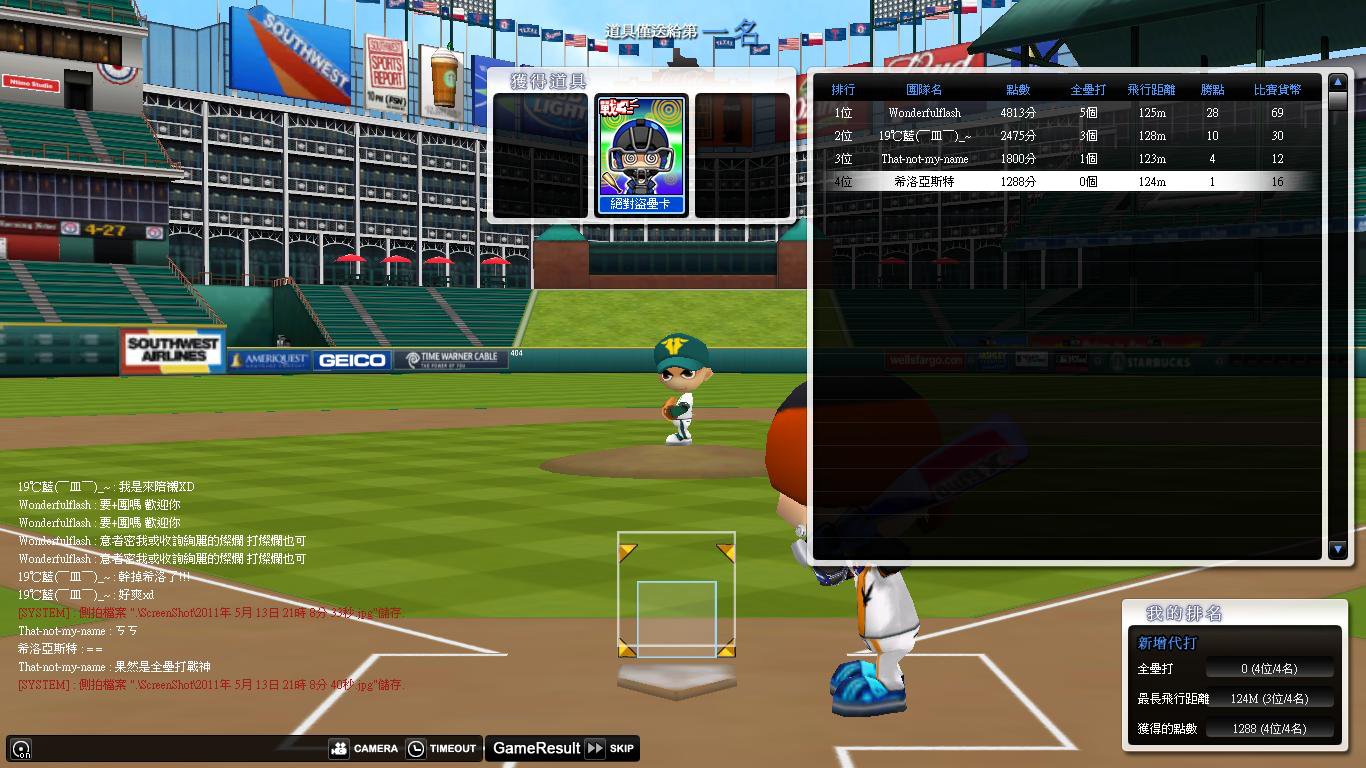Toggle the chat on/off icon
1366x768 pixels.
pos(21,748)
